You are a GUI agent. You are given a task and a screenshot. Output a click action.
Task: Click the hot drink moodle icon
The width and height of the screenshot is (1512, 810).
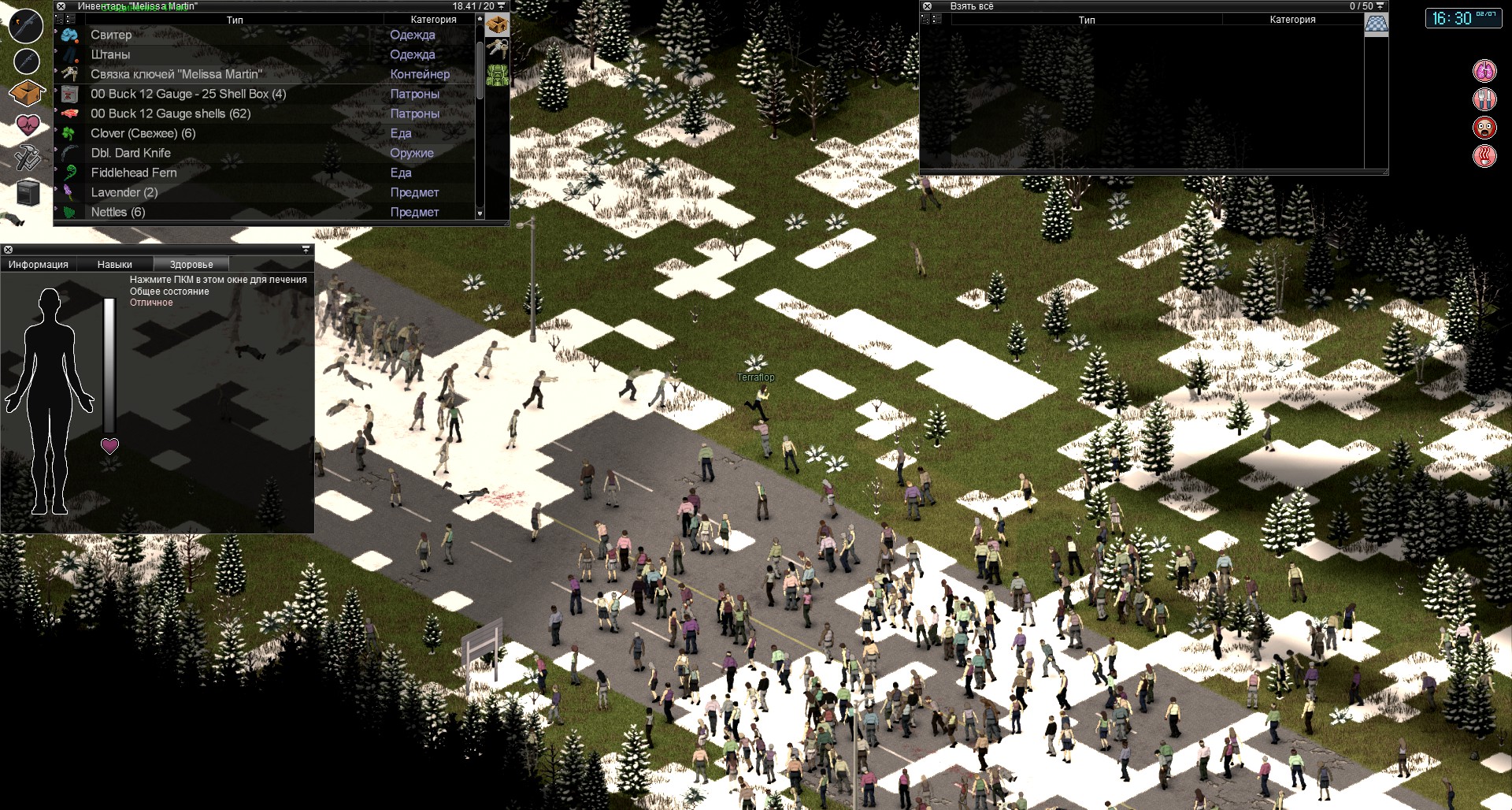point(1484,155)
